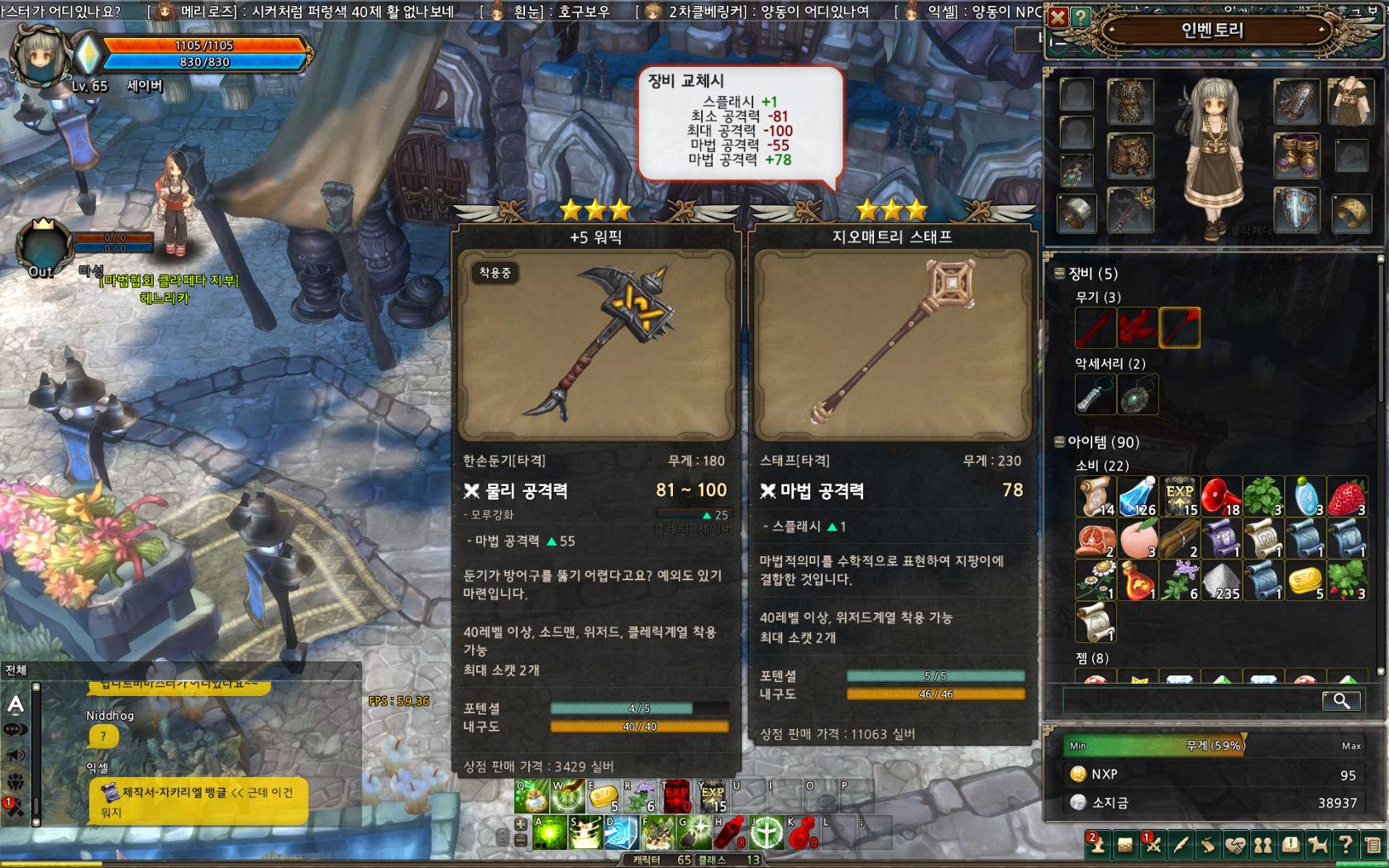Select the equipped gauntlets slot
Image resolution: width=1389 pixels, height=868 pixels.
click(1296, 100)
